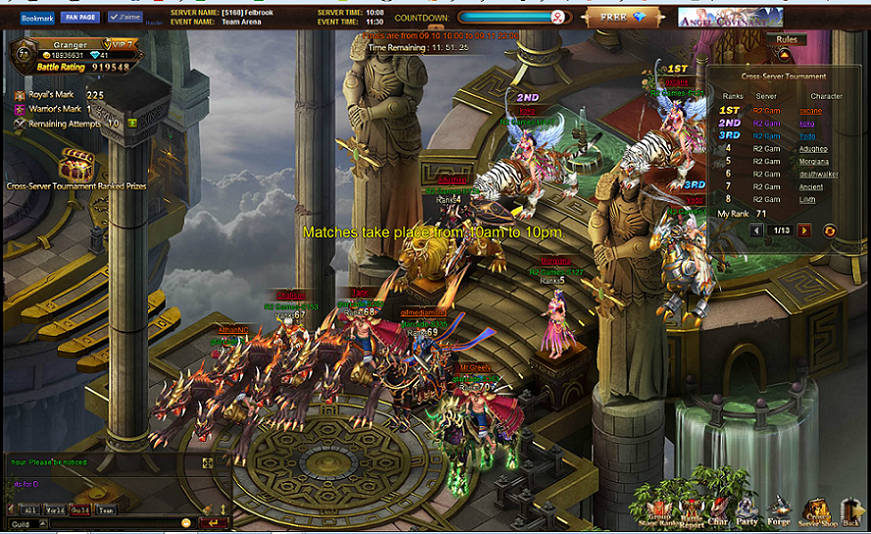
Task: Open the FAN PAGE link
Action: 79,17
